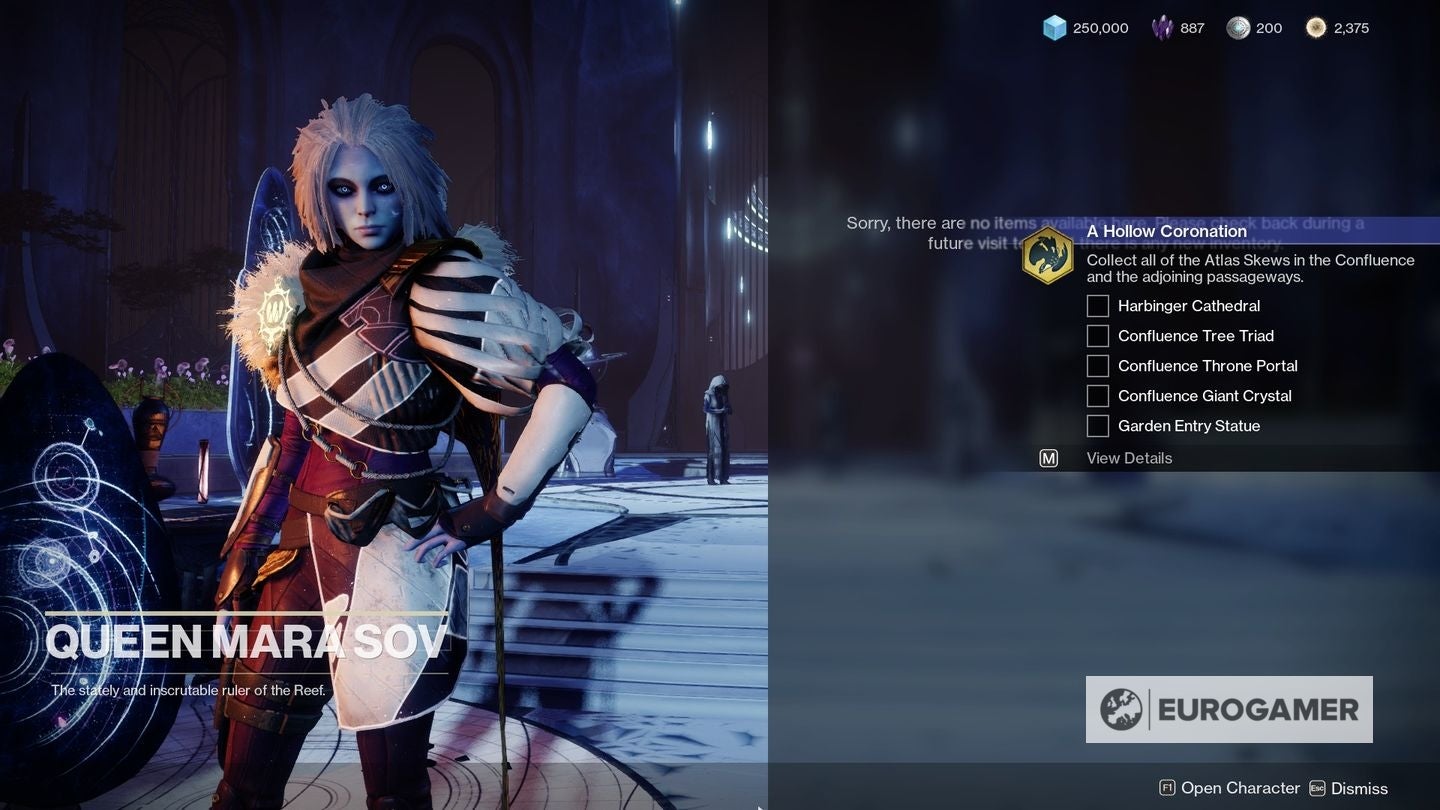The height and width of the screenshot is (810, 1440).
Task: Check the Confluence Throne Portal objective box
Action: tap(1097, 366)
